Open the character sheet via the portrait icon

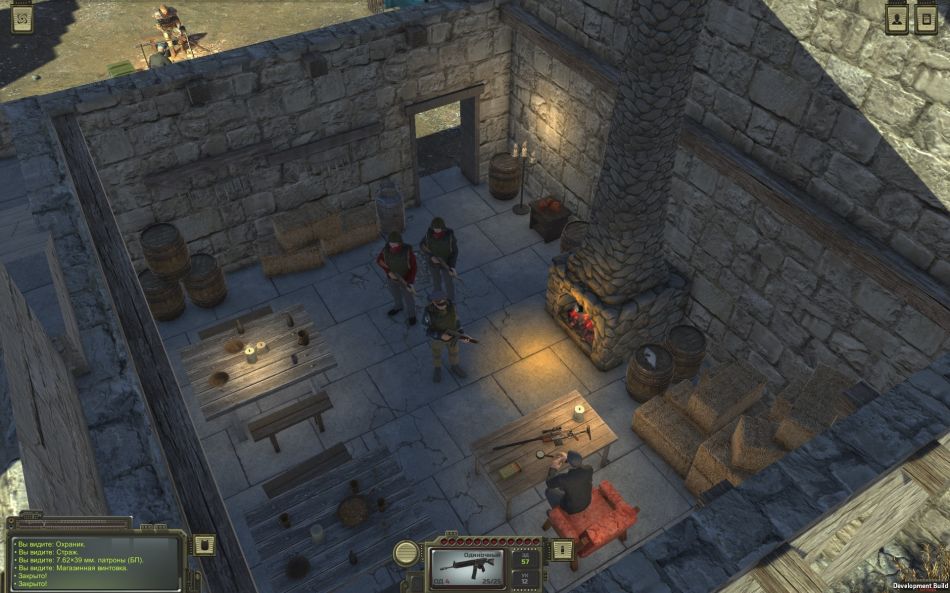896,20
